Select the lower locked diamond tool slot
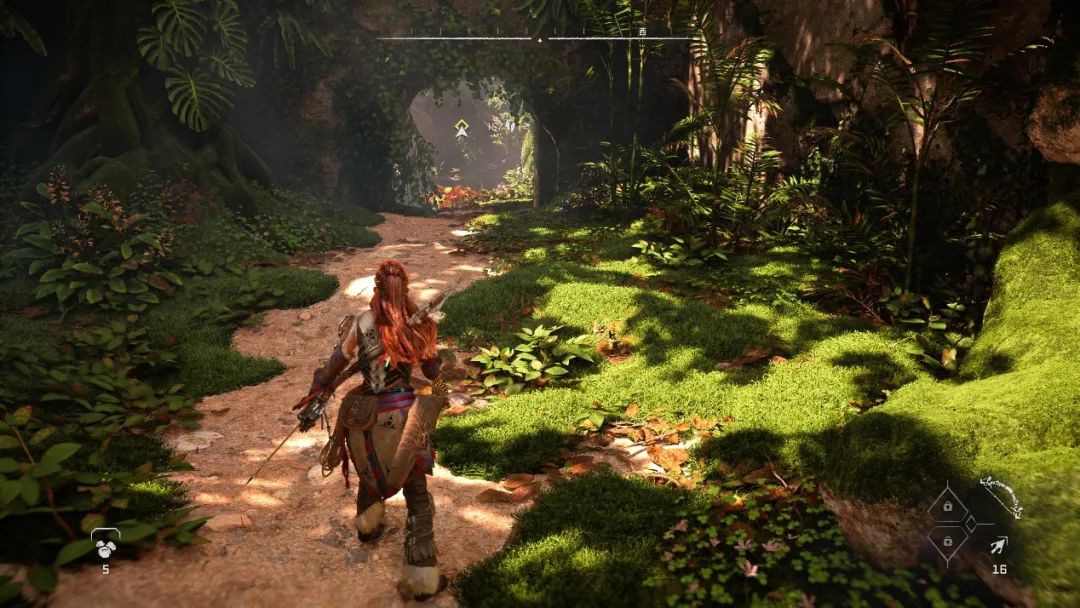Screen dimensions: 1080x608 click(x=946, y=543)
